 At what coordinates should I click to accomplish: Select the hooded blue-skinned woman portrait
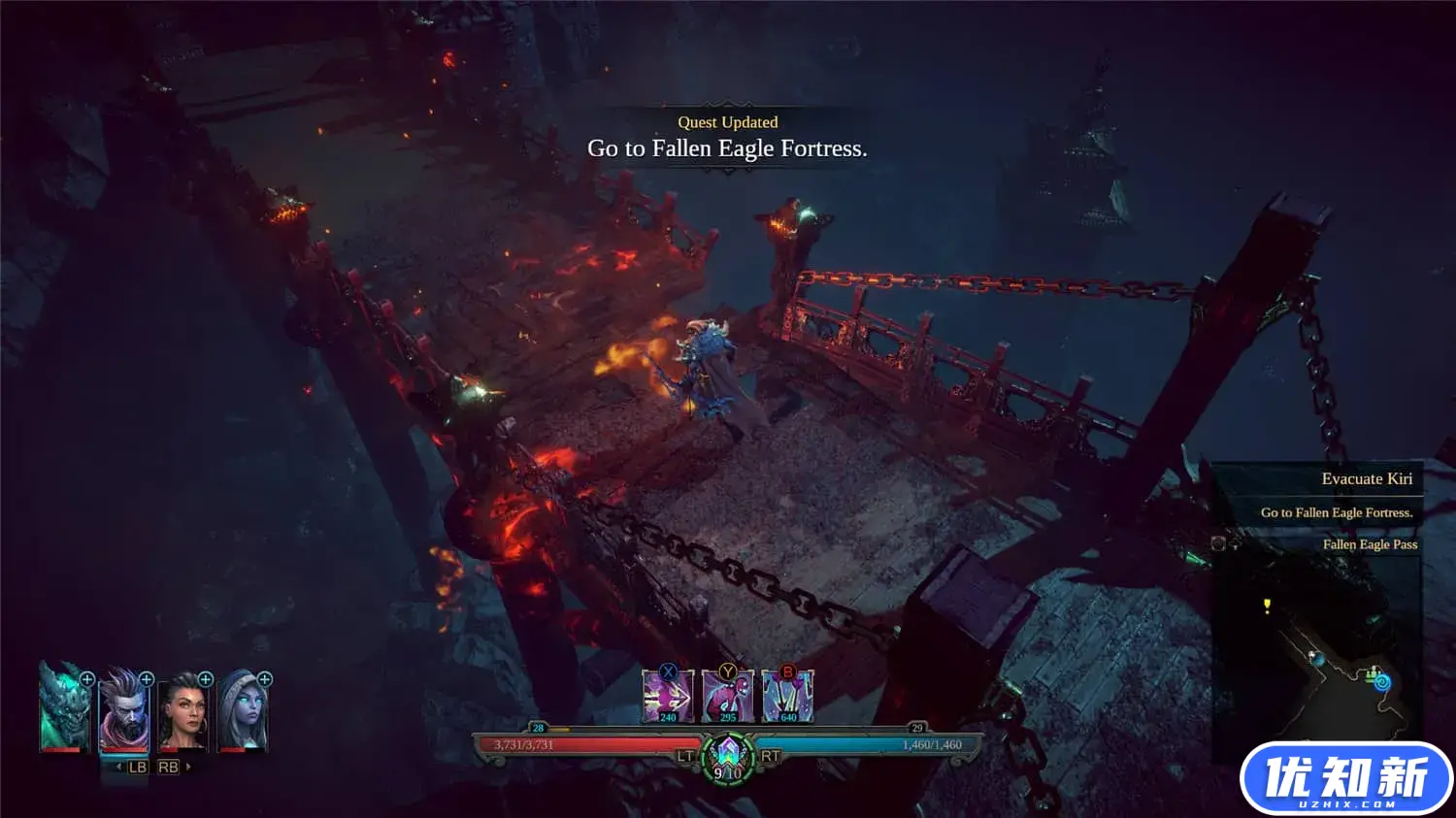(243, 711)
